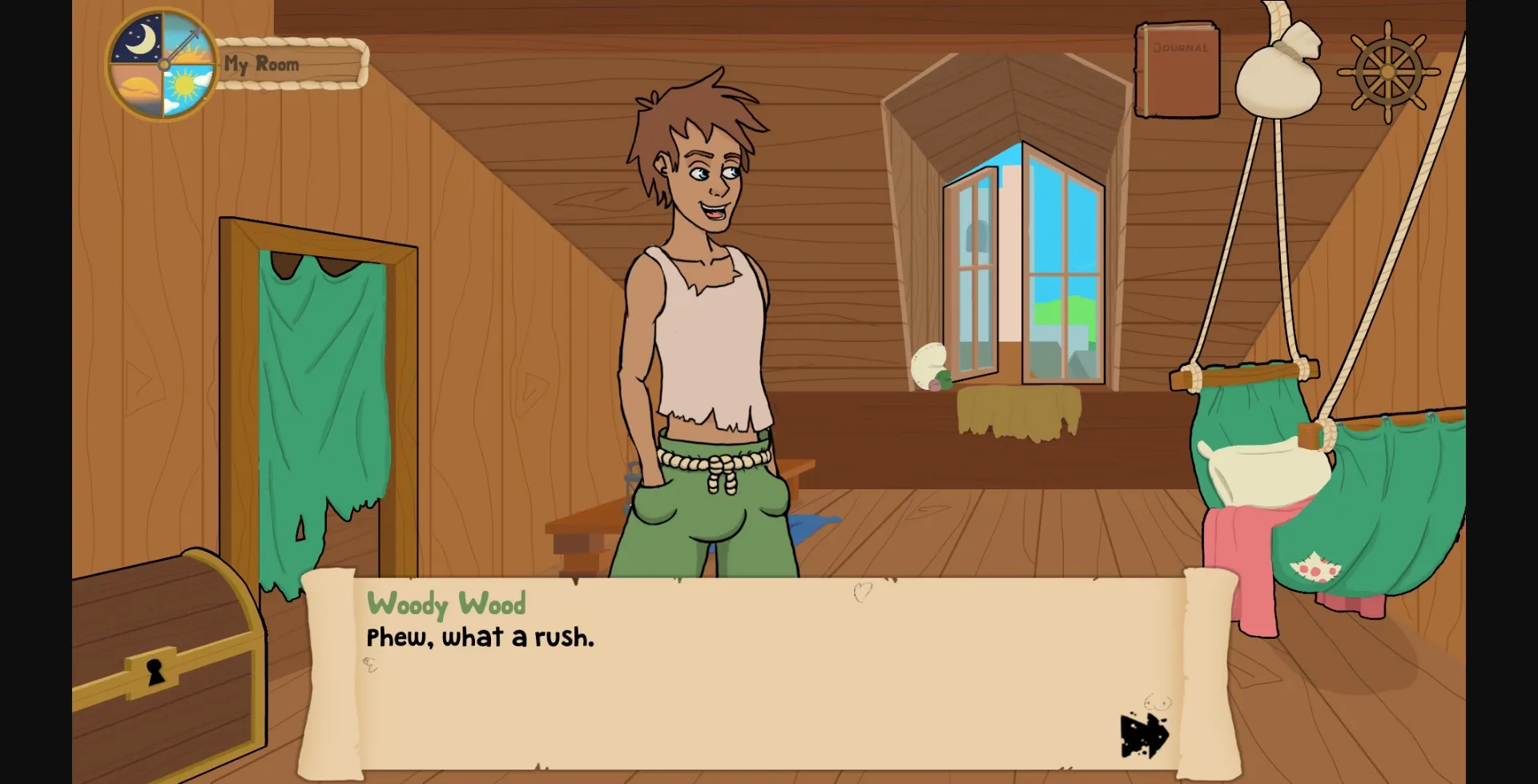Click the daytime sun segment of the wheel

184,84
